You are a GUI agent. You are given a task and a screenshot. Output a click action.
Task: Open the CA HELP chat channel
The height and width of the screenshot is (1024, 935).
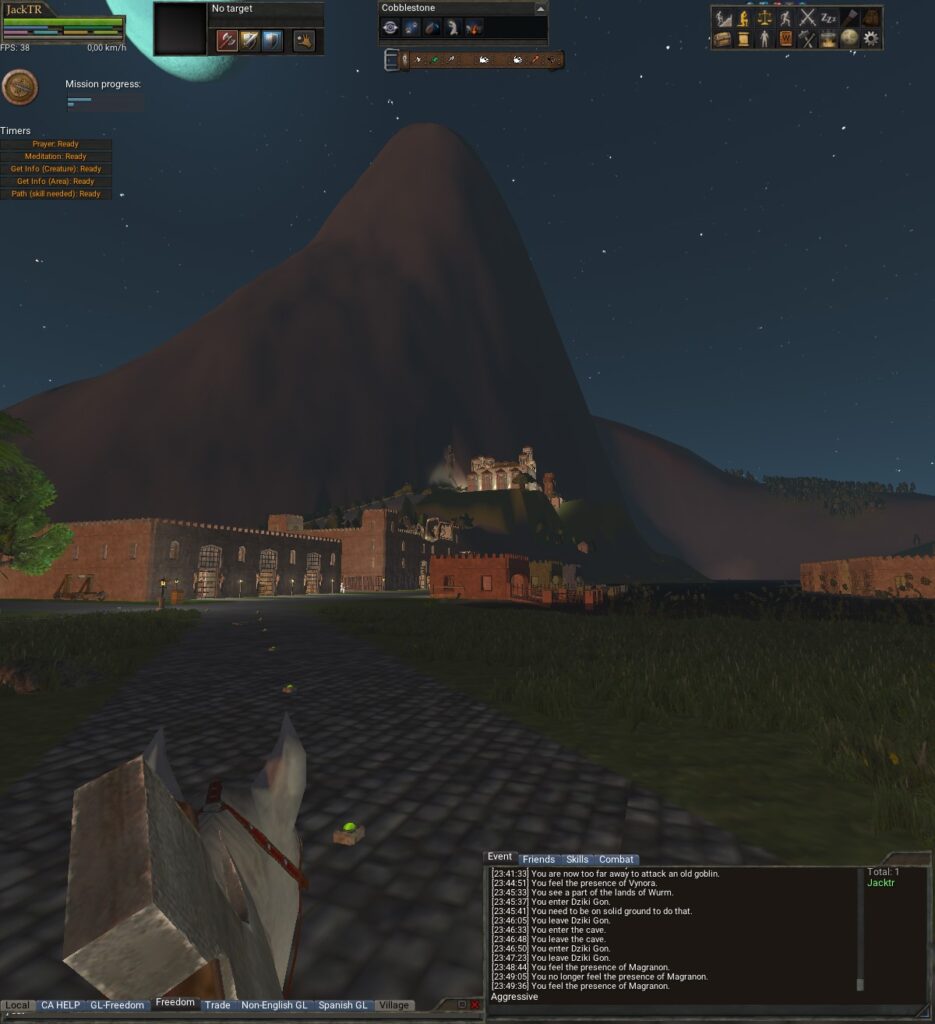pos(60,1005)
